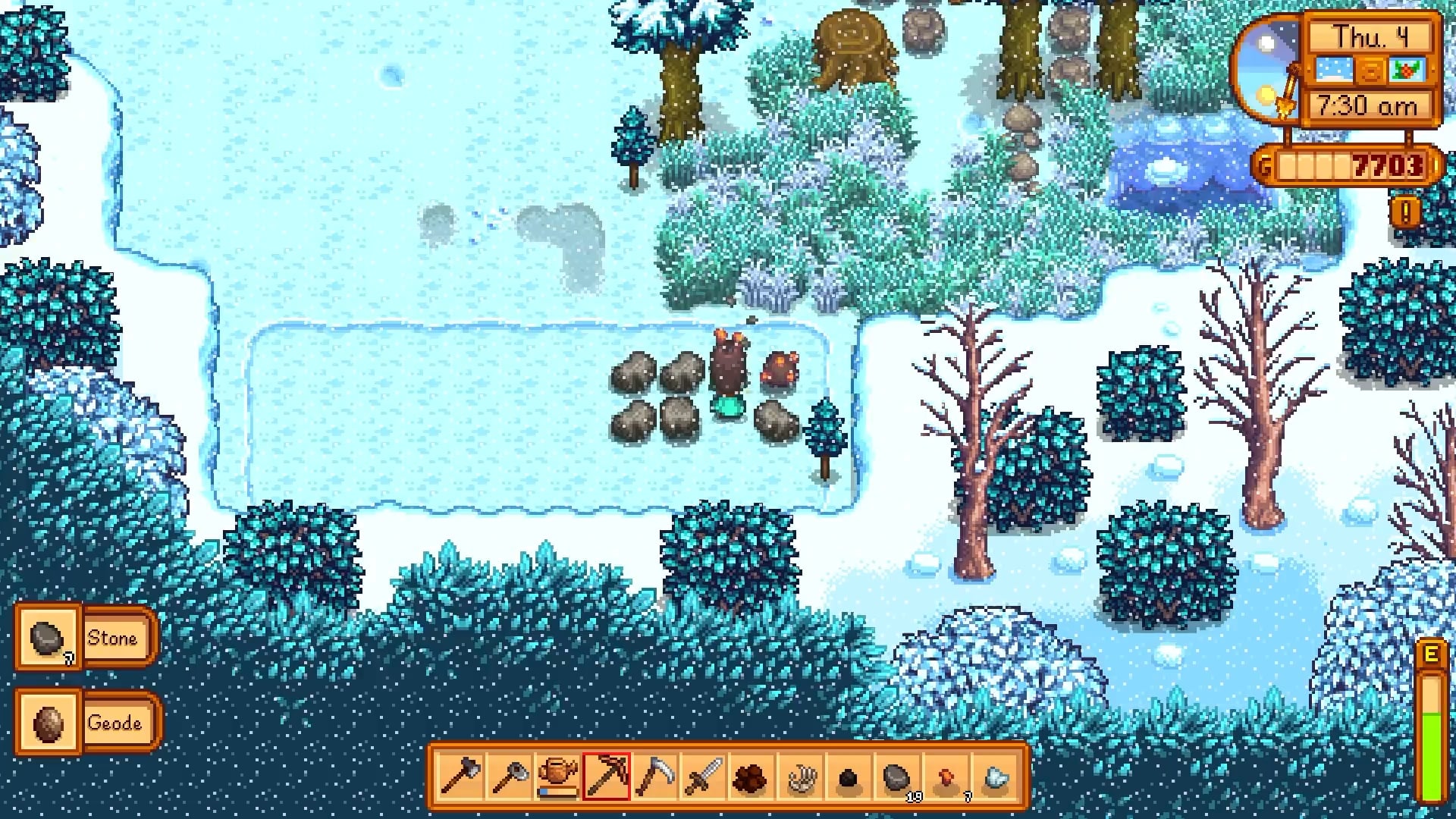Select the dark brown clump item slot
1456x819 pixels.
(x=751, y=777)
